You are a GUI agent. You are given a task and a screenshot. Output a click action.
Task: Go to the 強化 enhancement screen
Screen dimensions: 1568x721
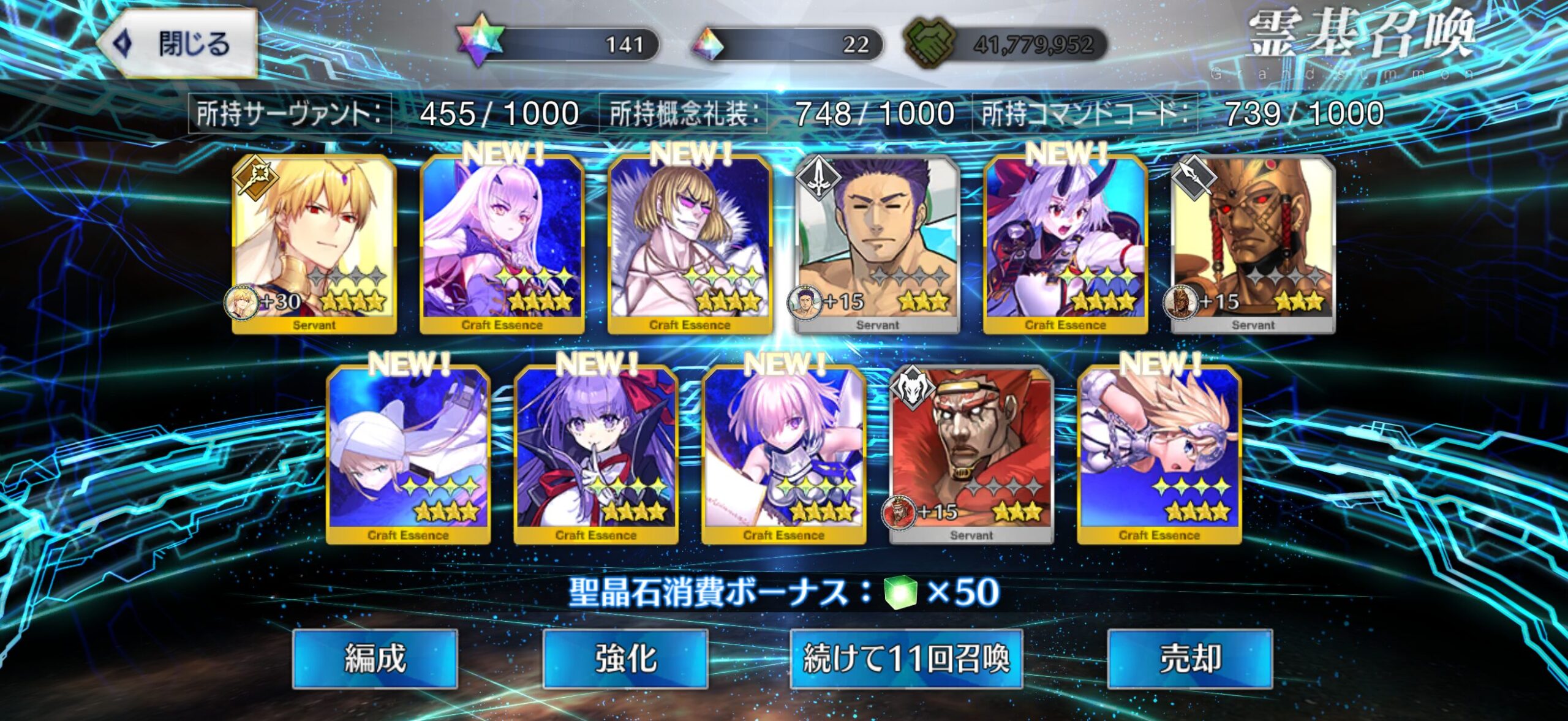click(625, 659)
